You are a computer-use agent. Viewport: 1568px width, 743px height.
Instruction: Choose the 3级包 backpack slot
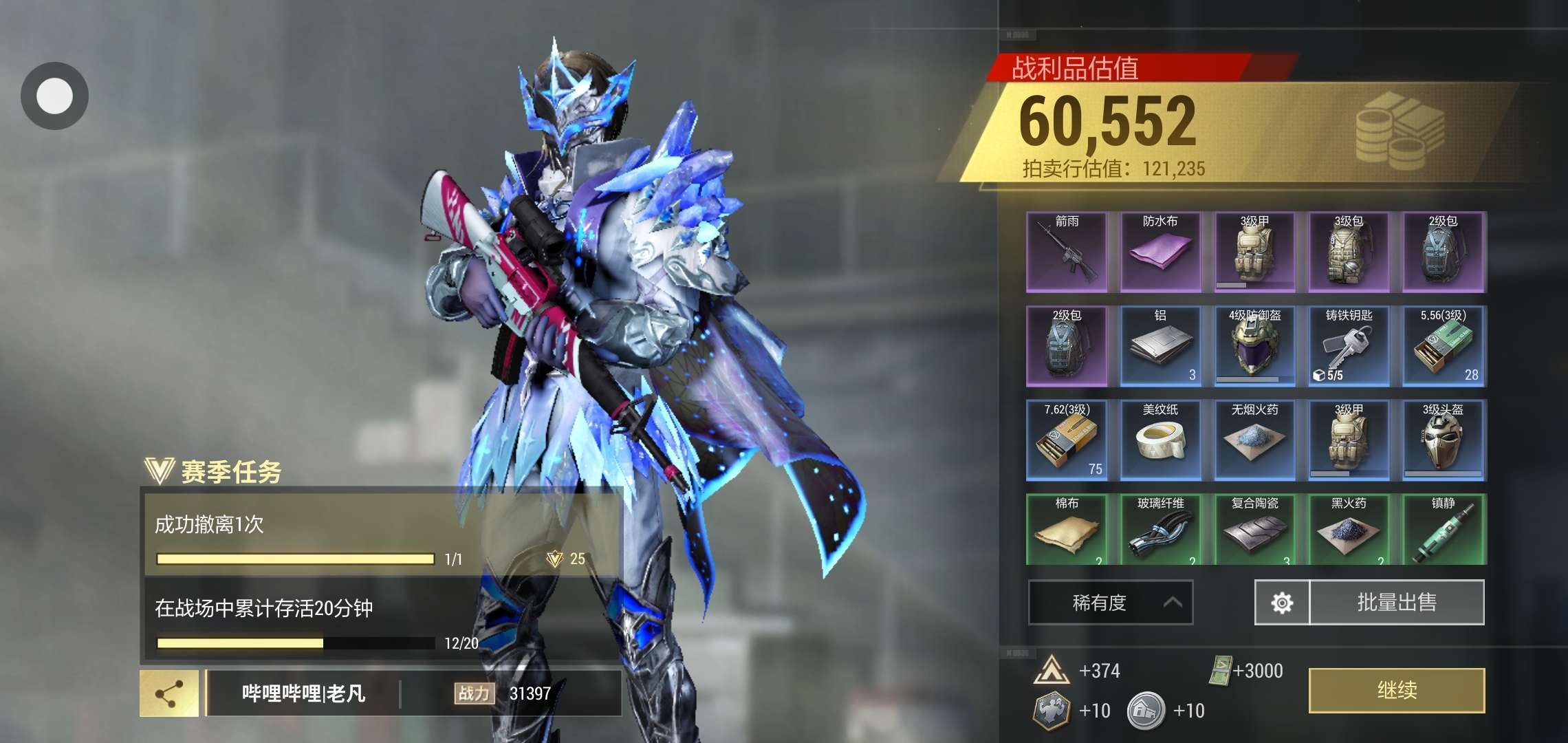[x=1348, y=252]
